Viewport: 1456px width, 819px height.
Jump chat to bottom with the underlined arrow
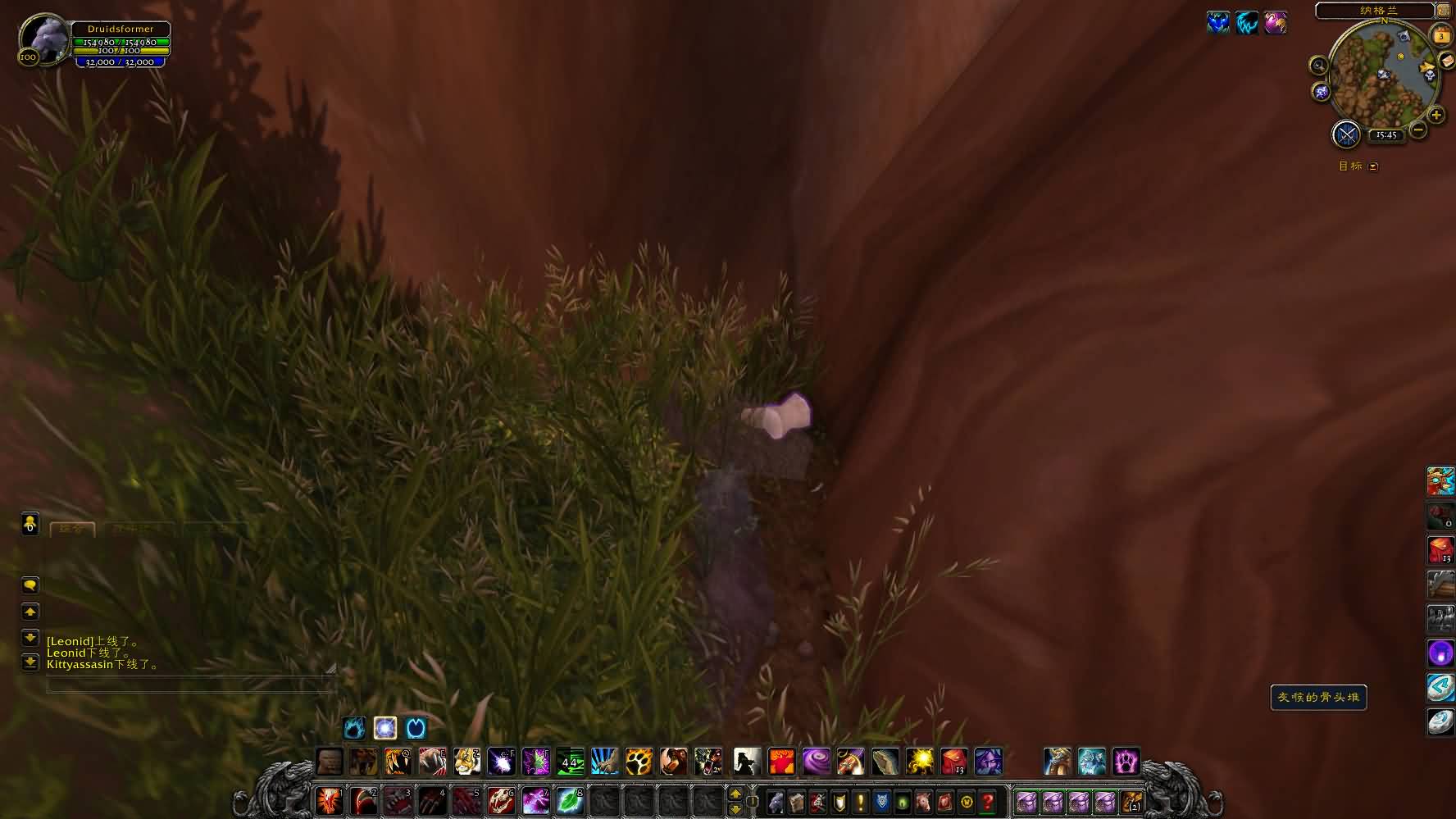tap(30, 662)
